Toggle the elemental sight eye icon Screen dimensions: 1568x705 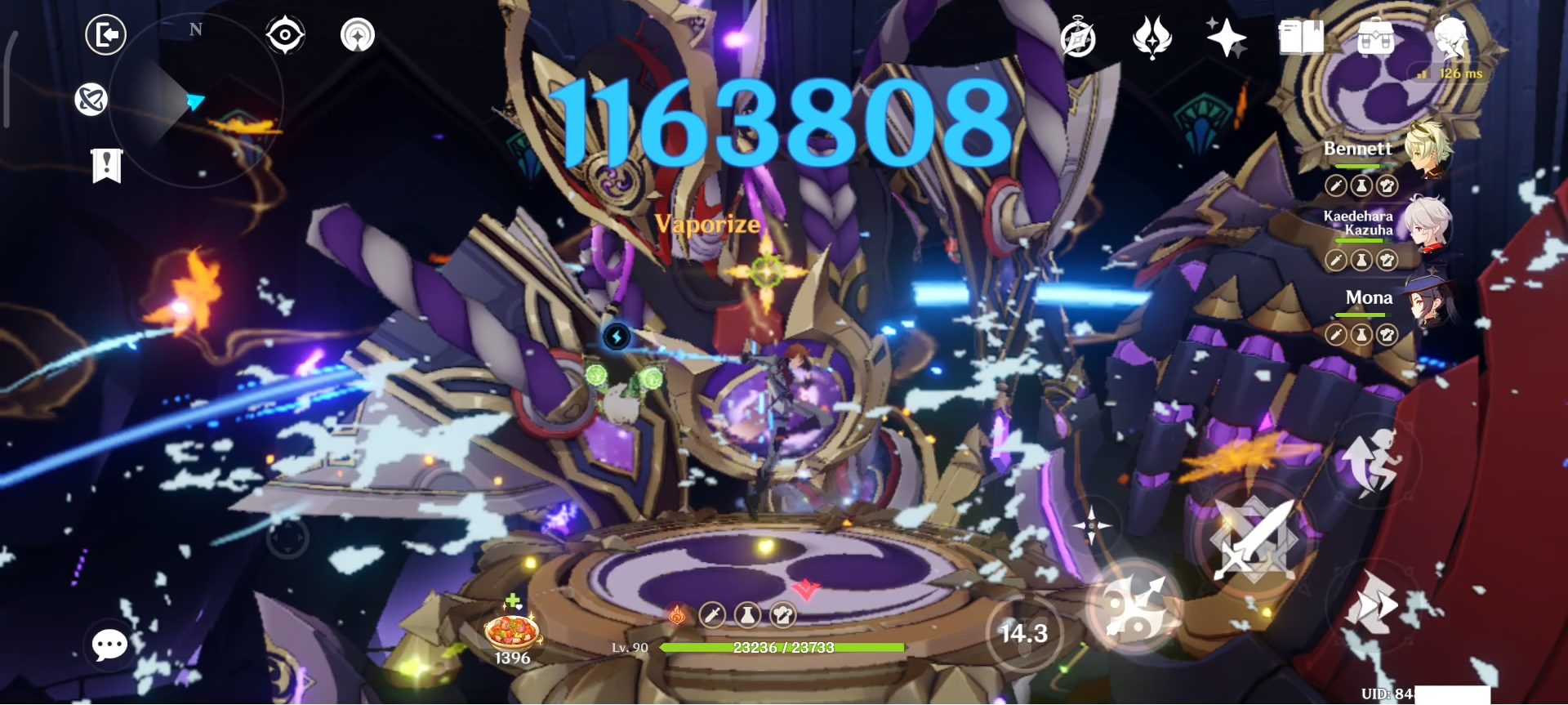coord(284,33)
